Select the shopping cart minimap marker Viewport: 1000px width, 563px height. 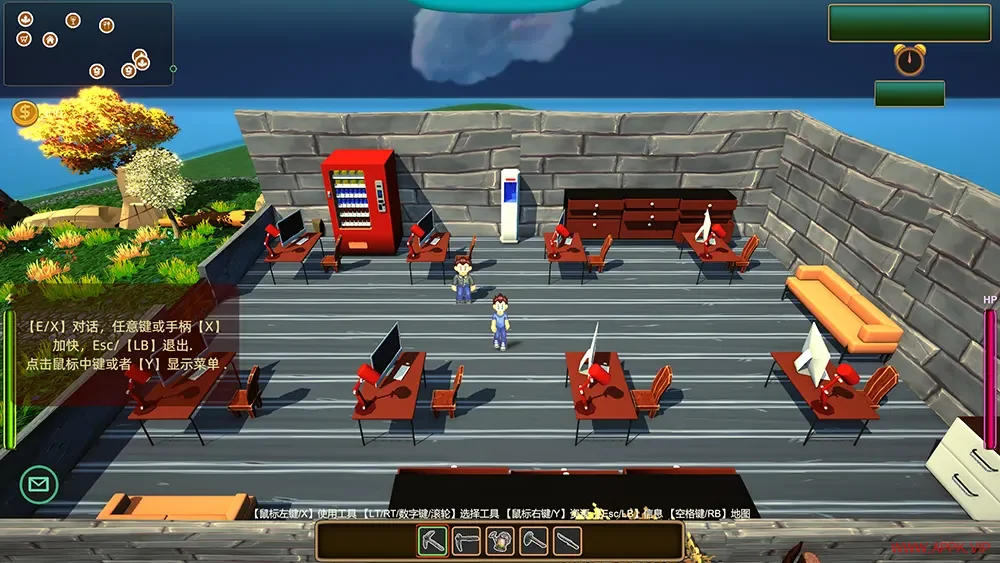pyautogui.click(x=24, y=39)
